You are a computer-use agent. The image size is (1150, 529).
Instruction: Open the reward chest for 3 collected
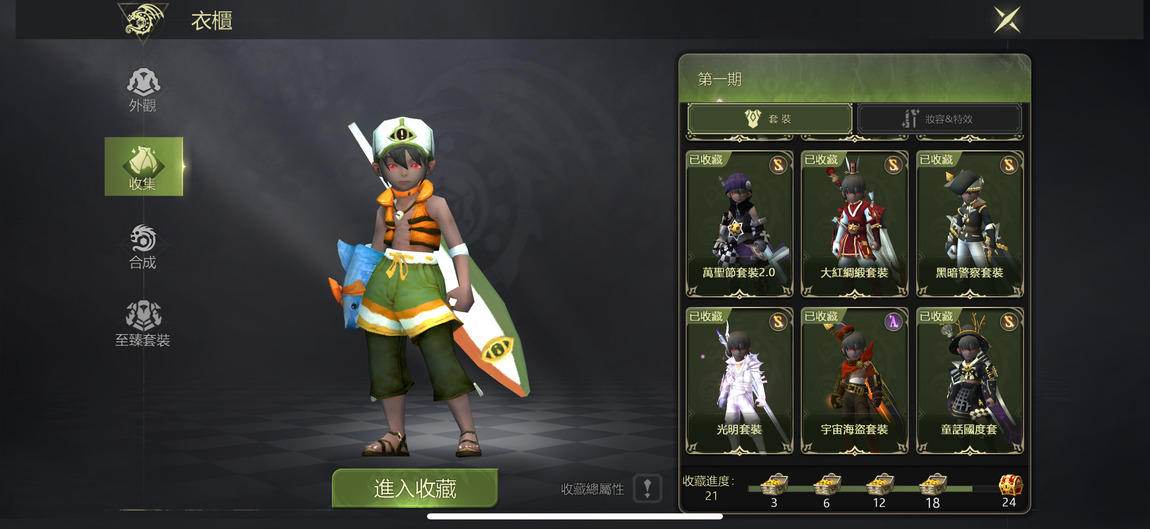pyautogui.click(x=774, y=486)
